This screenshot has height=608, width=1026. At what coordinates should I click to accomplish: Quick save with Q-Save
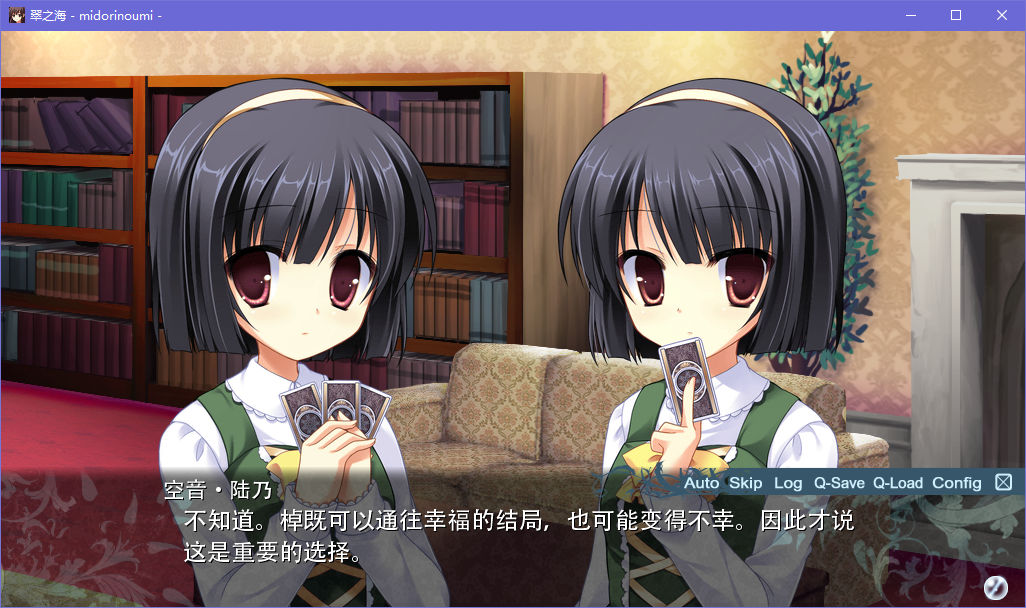pos(839,483)
